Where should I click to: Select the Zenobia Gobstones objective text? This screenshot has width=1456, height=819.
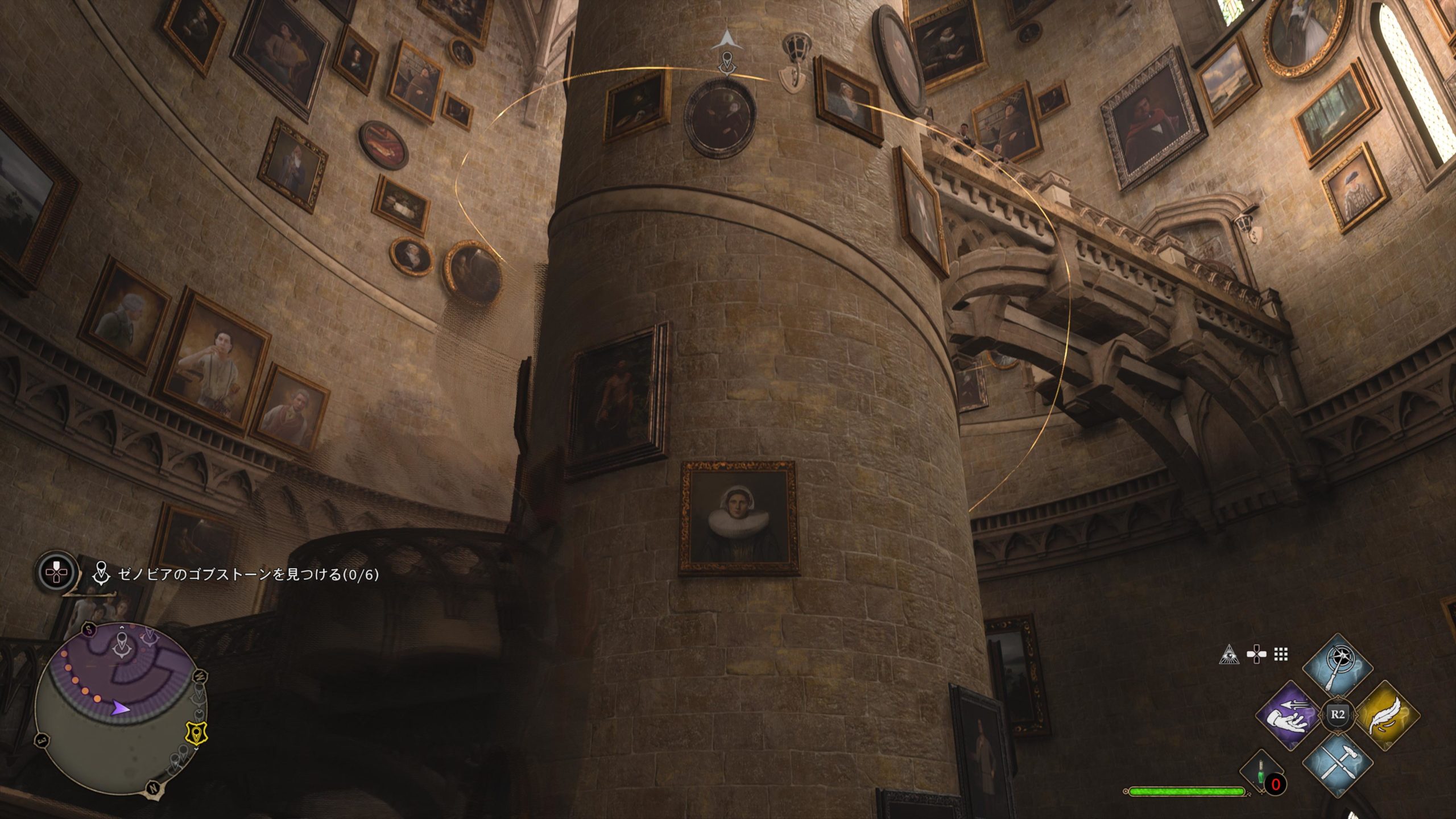pos(247,574)
